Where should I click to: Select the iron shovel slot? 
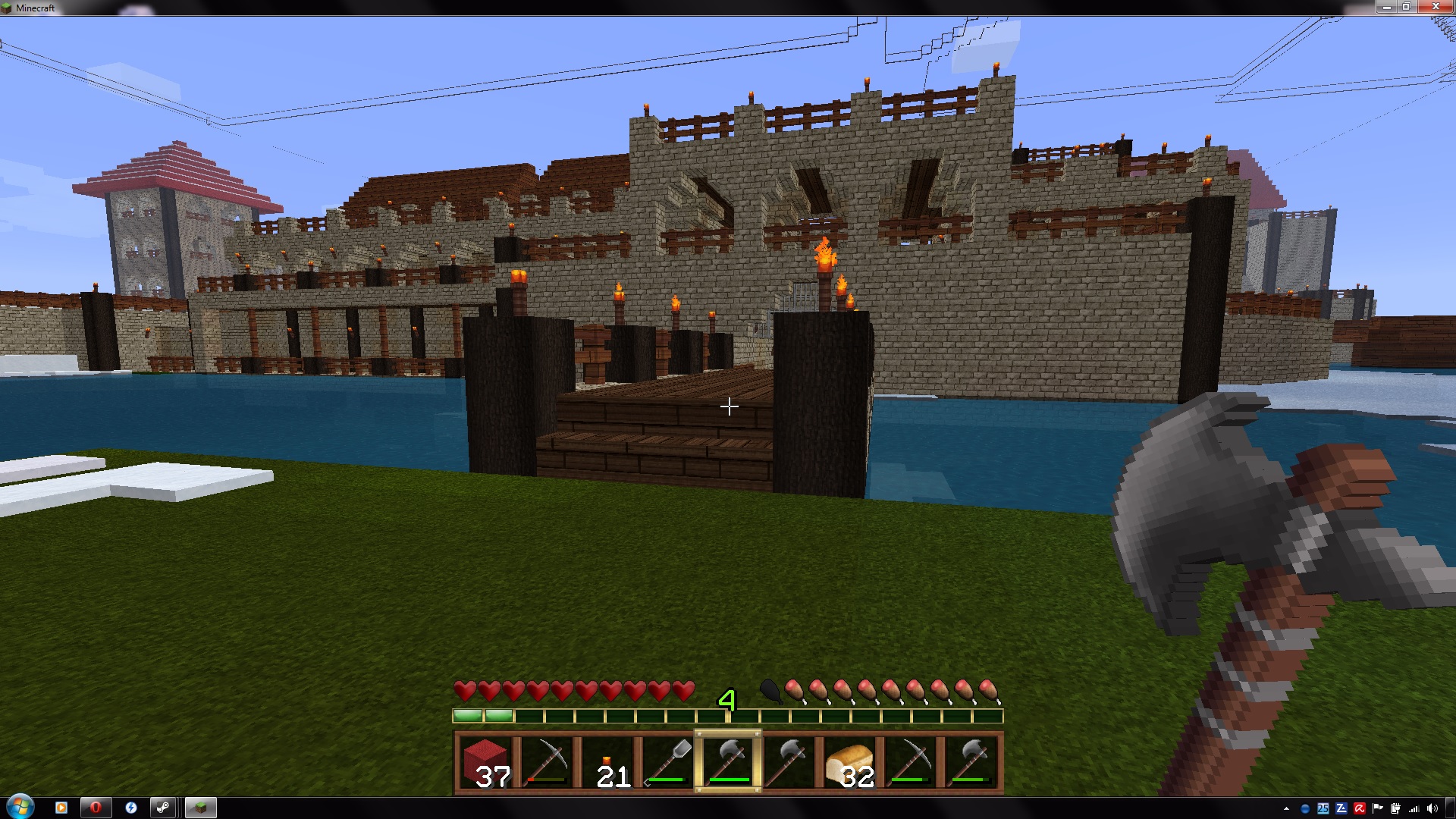pyautogui.click(x=667, y=762)
